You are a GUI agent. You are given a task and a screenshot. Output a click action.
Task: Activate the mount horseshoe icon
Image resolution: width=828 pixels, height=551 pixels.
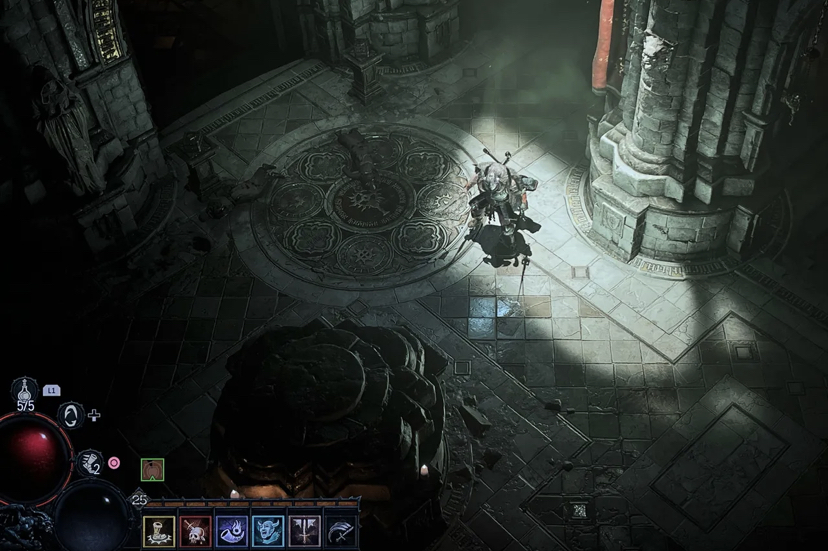[71, 414]
